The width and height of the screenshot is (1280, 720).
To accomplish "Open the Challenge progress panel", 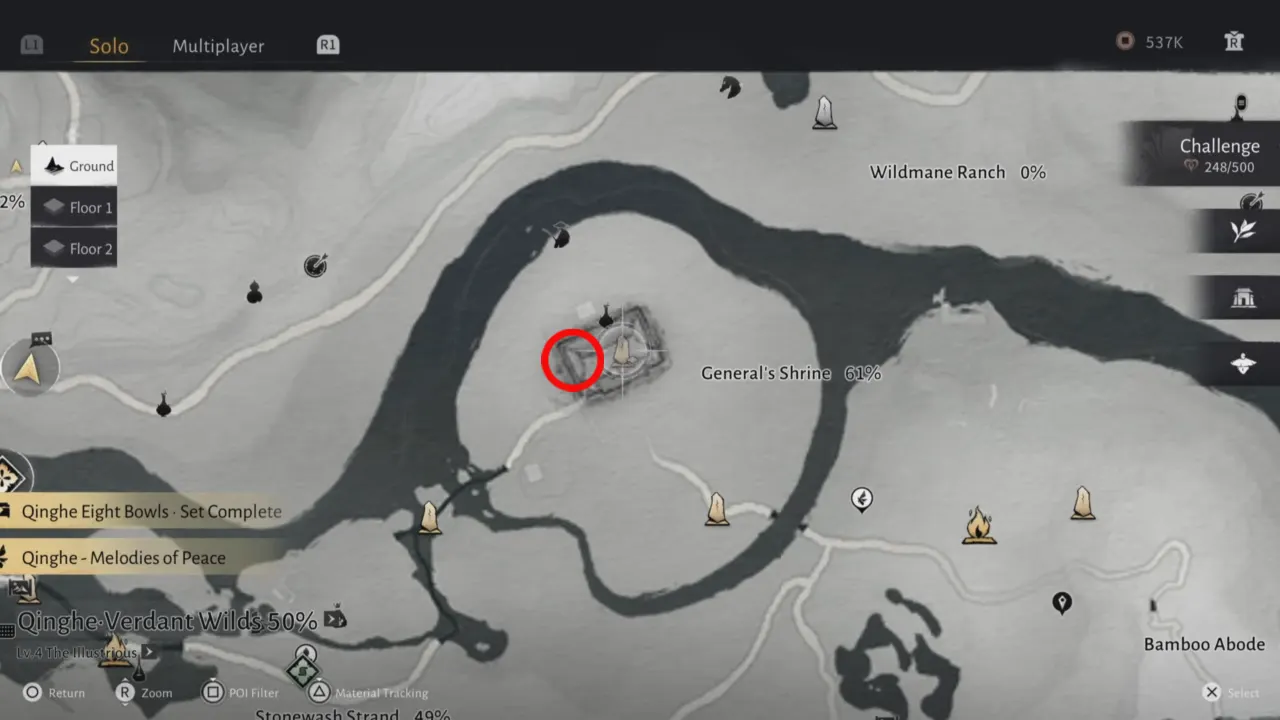I will (x=1212, y=155).
